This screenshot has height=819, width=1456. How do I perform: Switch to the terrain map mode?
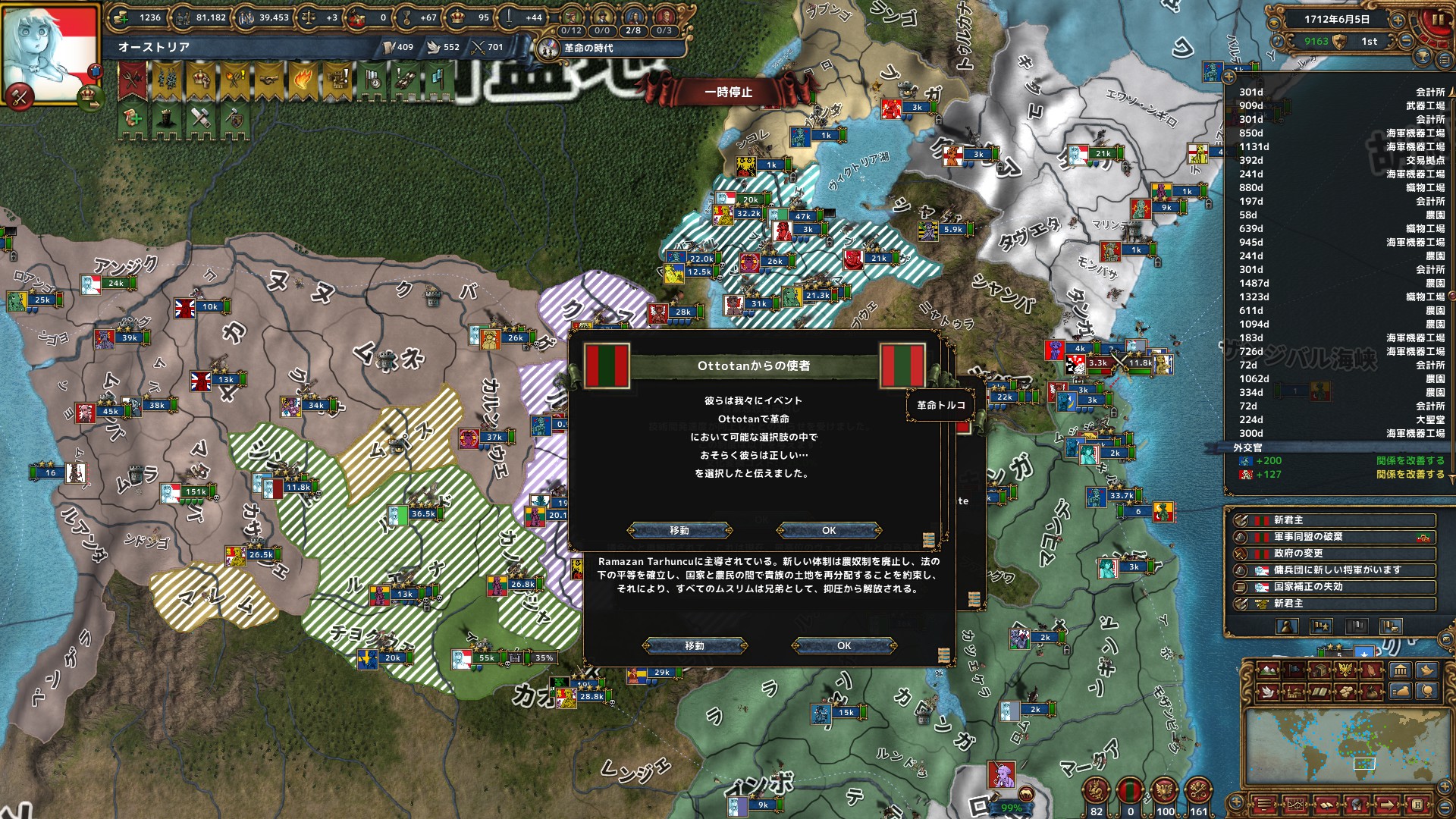[x=1266, y=670]
